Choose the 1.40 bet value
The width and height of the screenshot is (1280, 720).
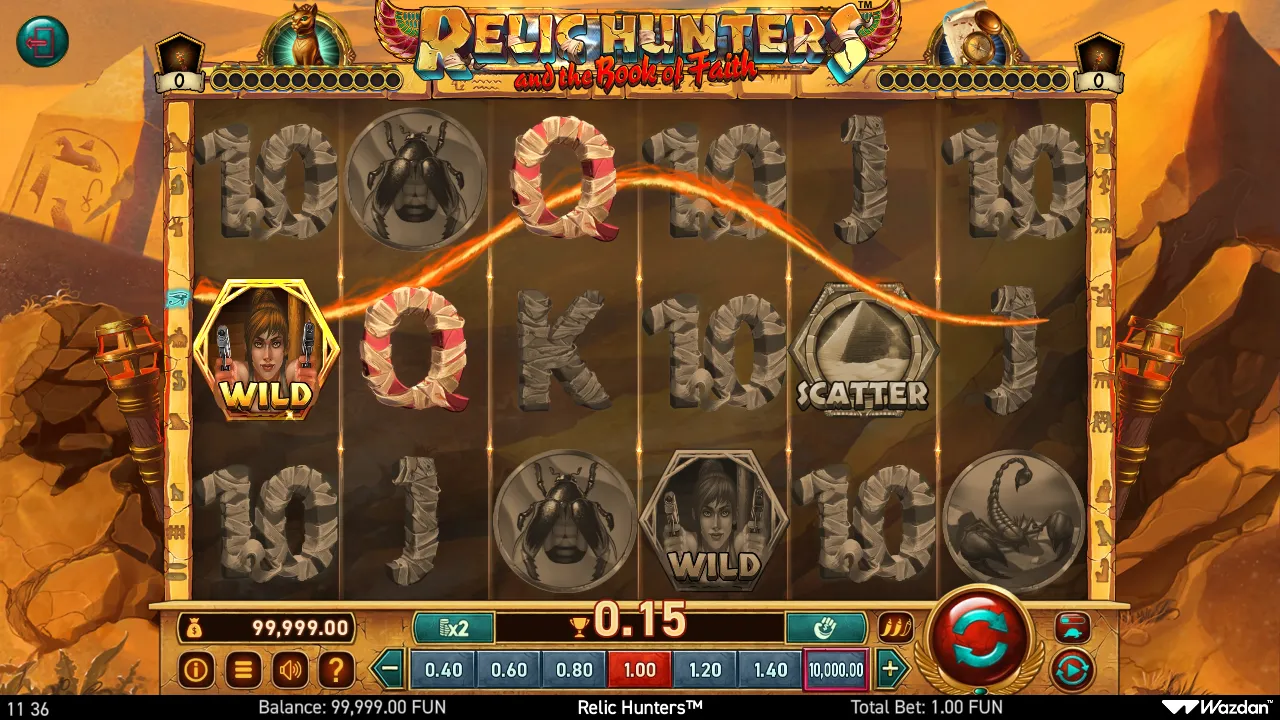pyautogui.click(x=770, y=670)
